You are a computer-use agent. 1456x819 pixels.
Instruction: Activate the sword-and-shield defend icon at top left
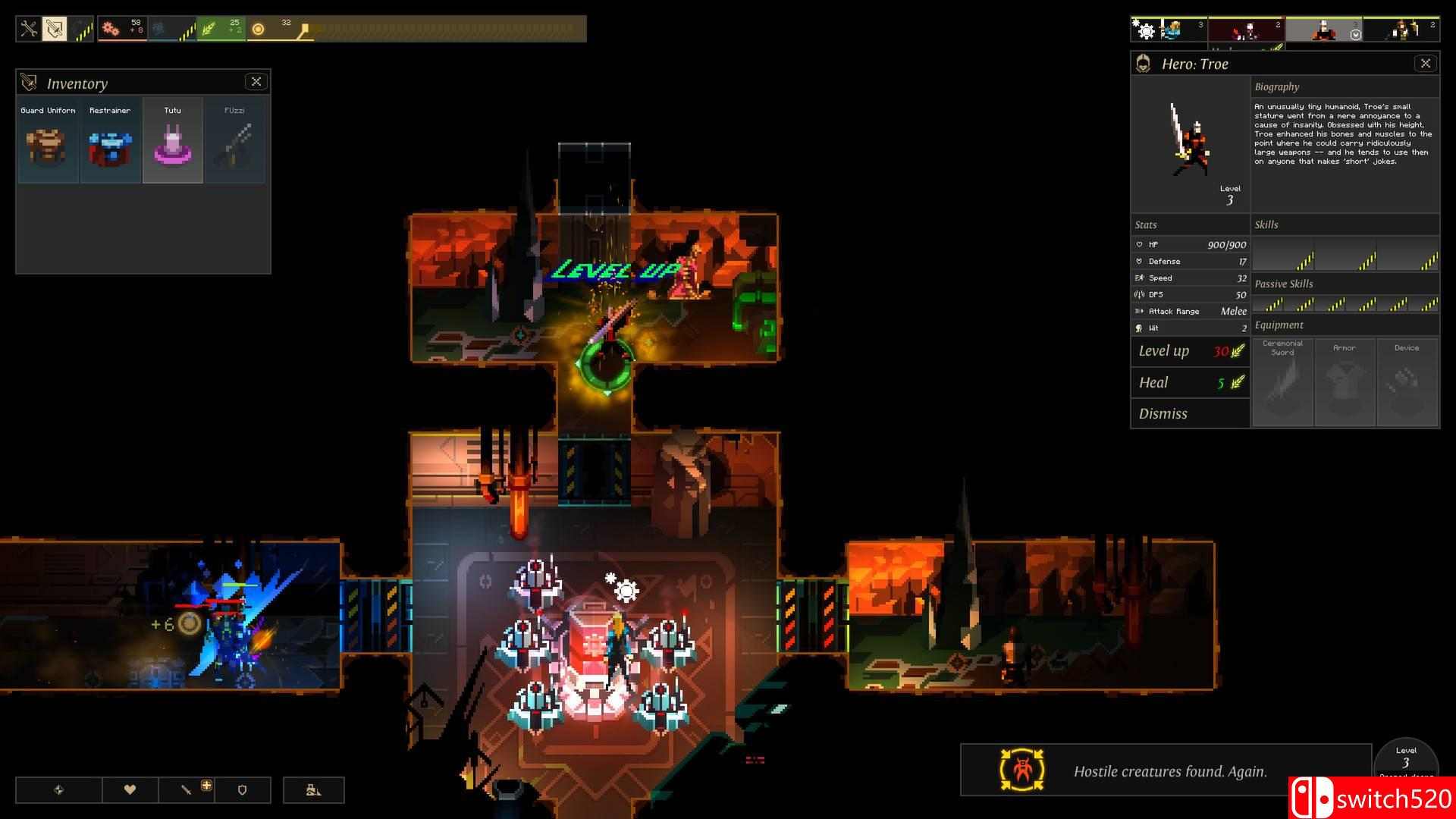54,28
